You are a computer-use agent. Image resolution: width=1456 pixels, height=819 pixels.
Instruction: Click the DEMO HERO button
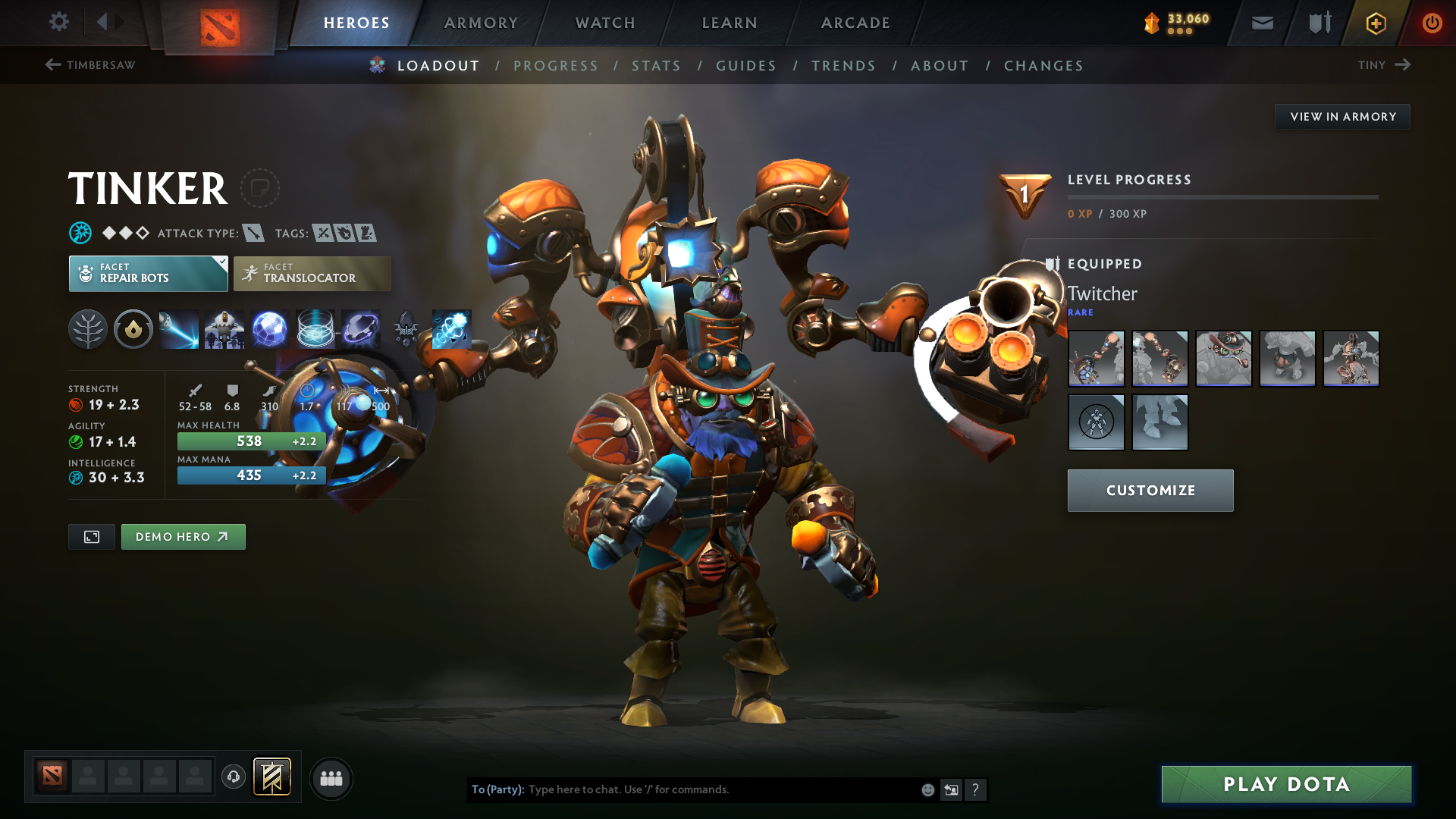183,536
